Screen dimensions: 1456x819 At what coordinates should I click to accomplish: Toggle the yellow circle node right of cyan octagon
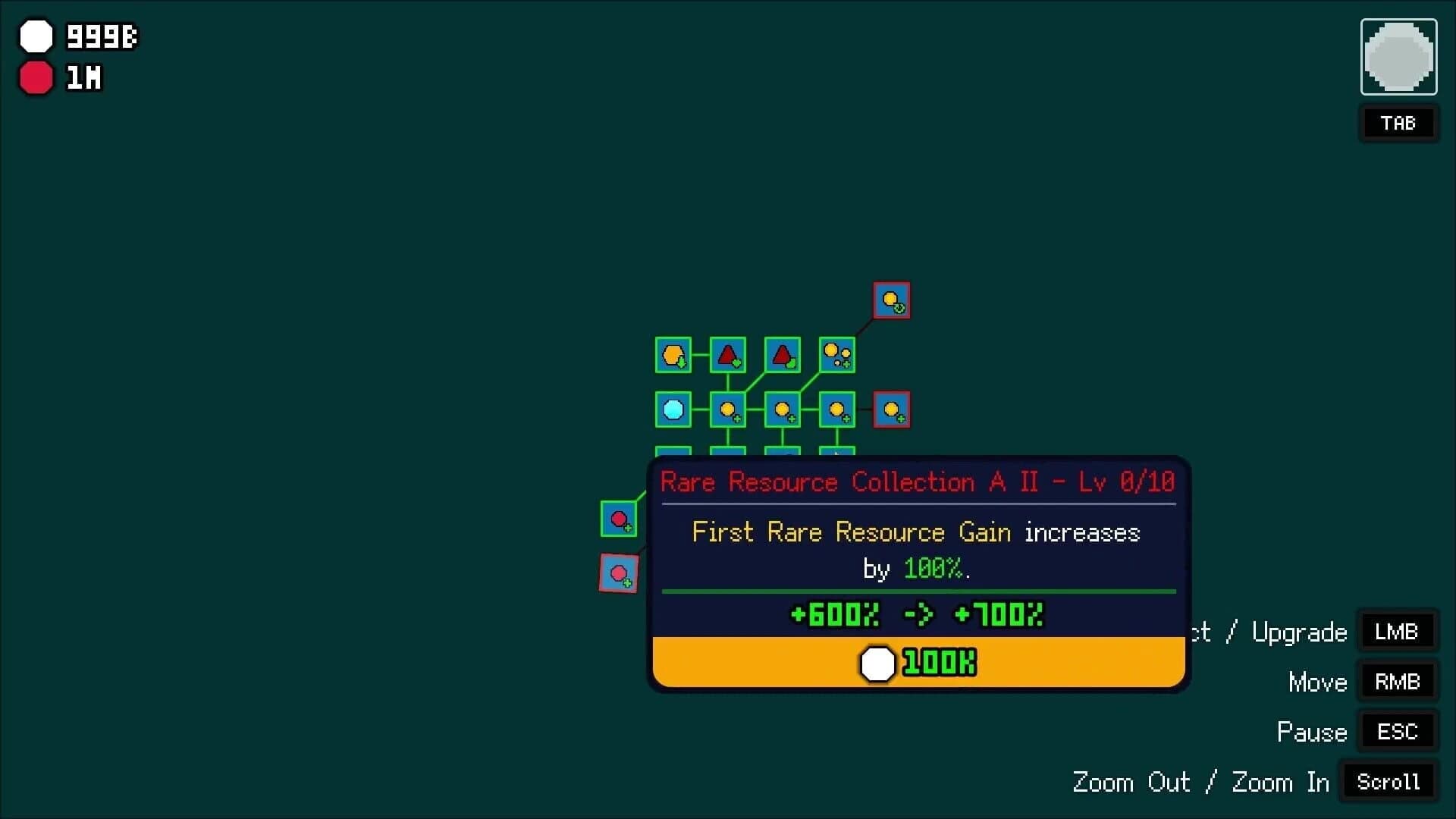click(729, 409)
